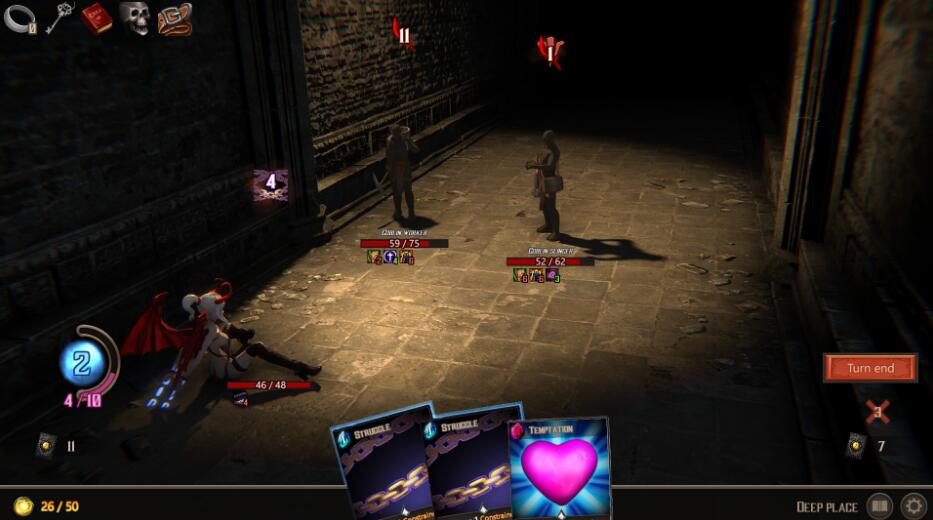Inspect the silver key relic
This screenshot has height=520, width=933.
pyautogui.click(x=59, y=18)
